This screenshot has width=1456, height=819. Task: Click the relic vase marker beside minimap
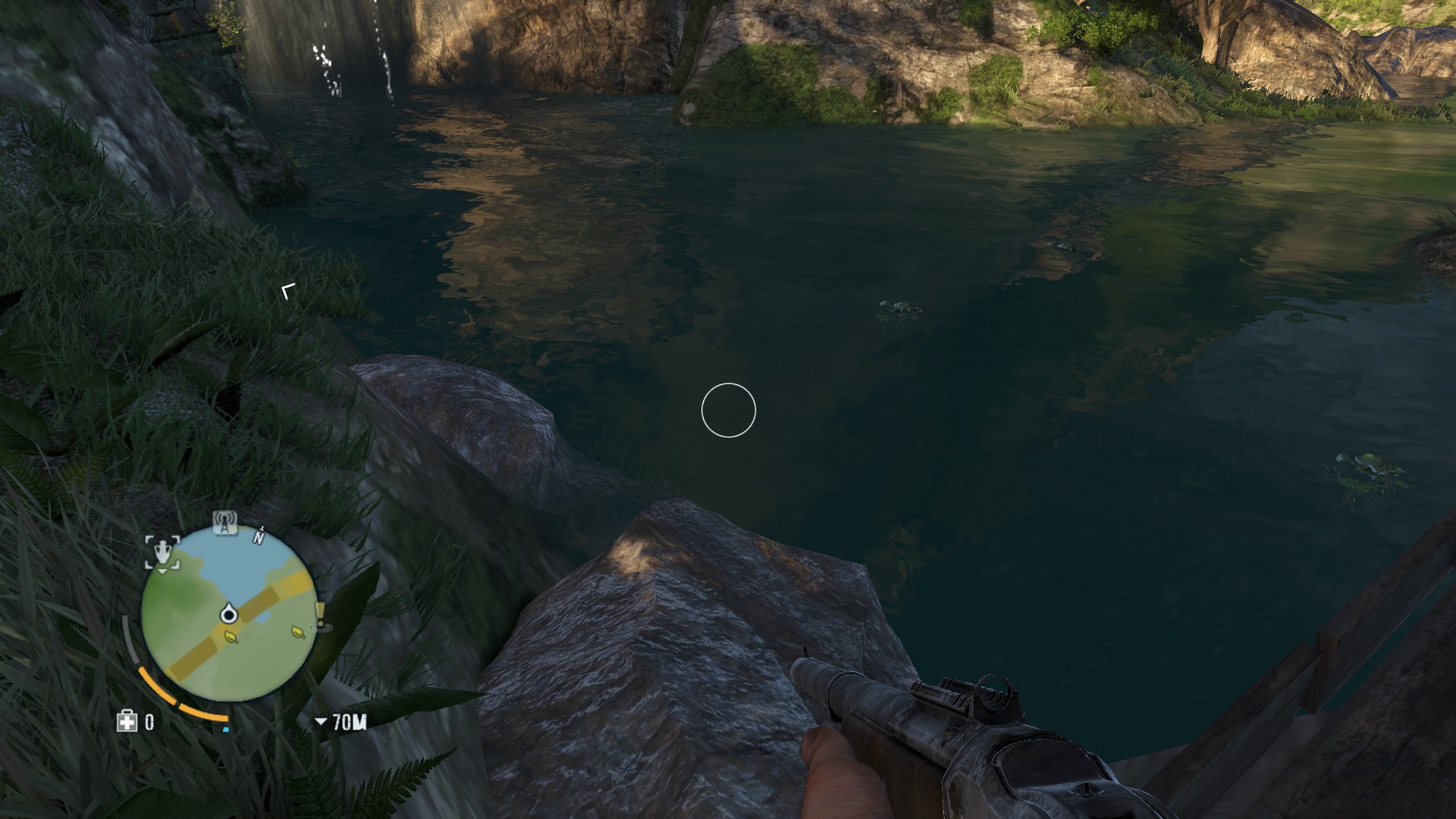(162, 552)
